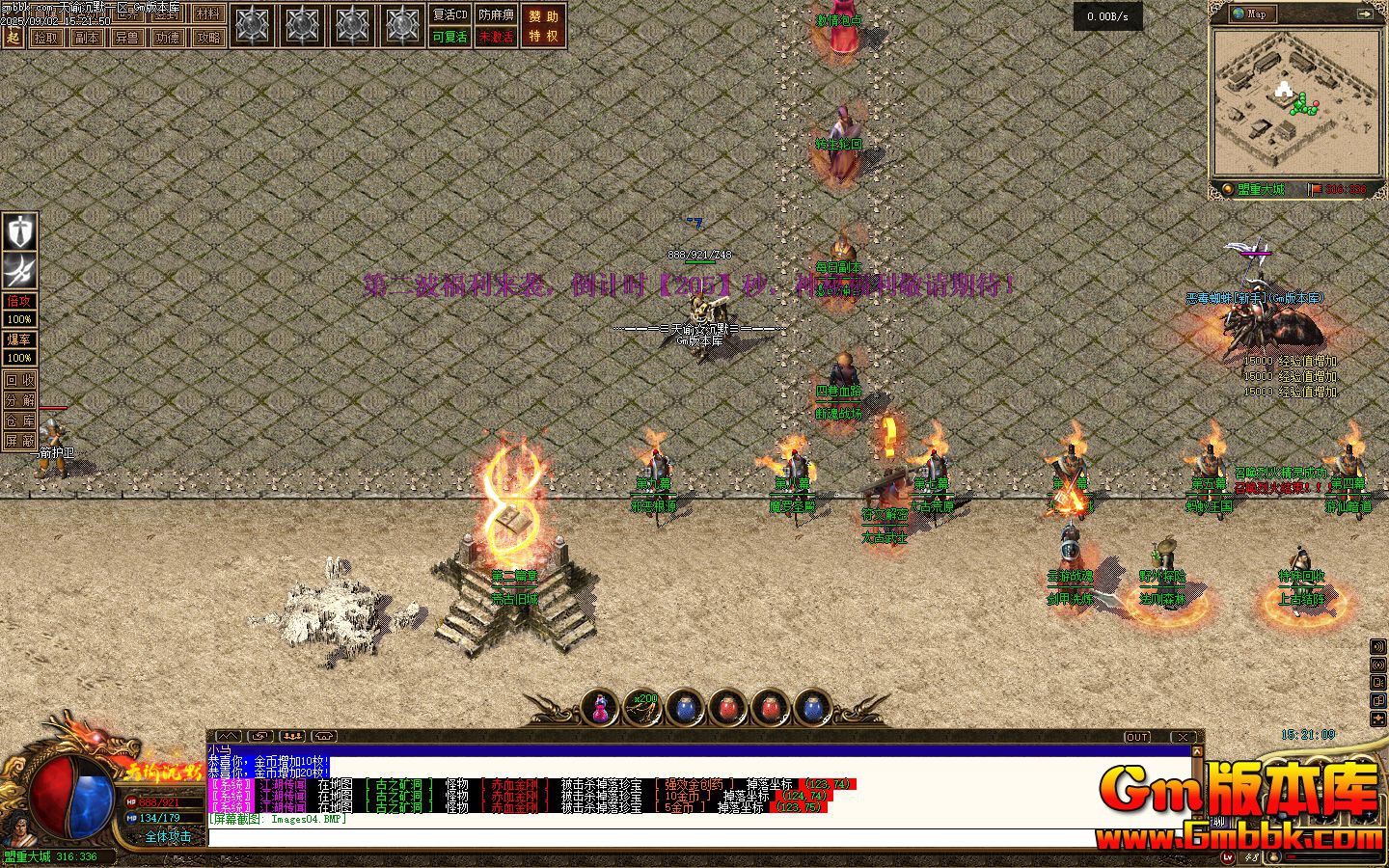Viewport: 1389px width, 868px height.
Task: Toggle the 屏蔽 shield filter button
Action: pyautogui.click(x=19, y=441)
